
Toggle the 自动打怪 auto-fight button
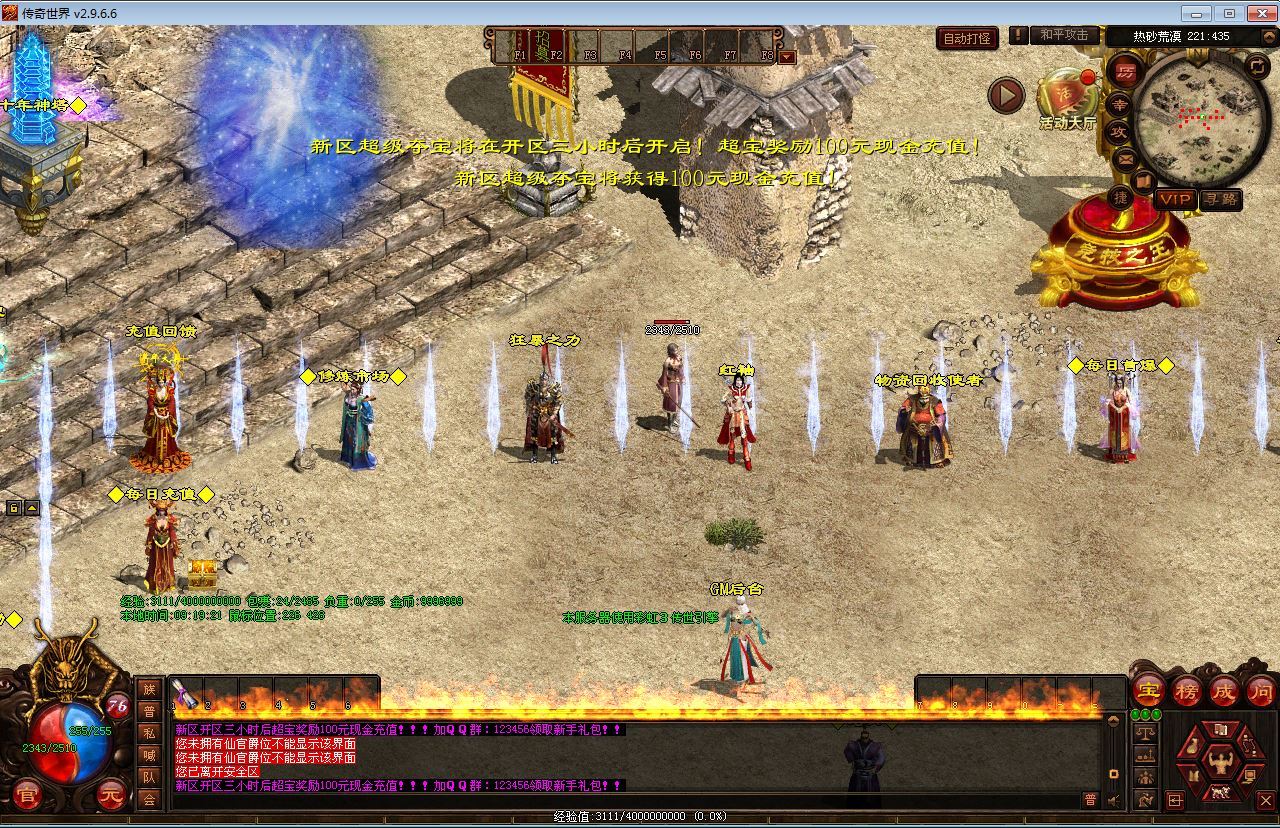point(968,38)
